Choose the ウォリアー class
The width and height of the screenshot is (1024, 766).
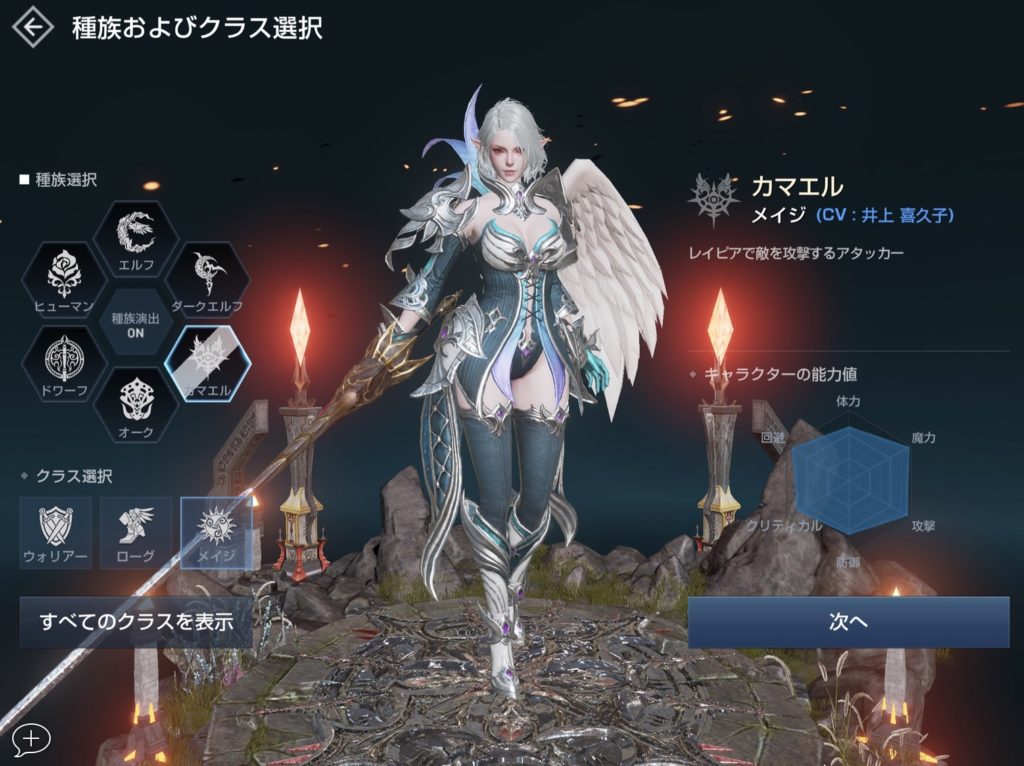[56, 532]
